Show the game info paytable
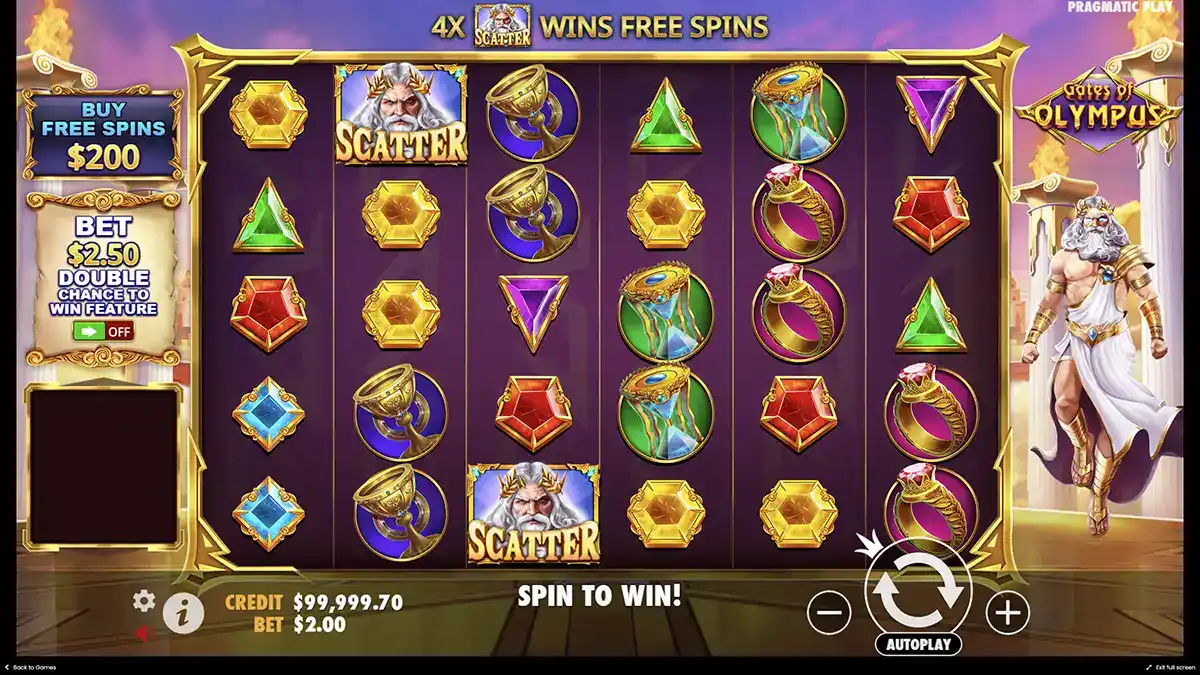Screen dimensions: 1200x675 (x=181, y=611)
